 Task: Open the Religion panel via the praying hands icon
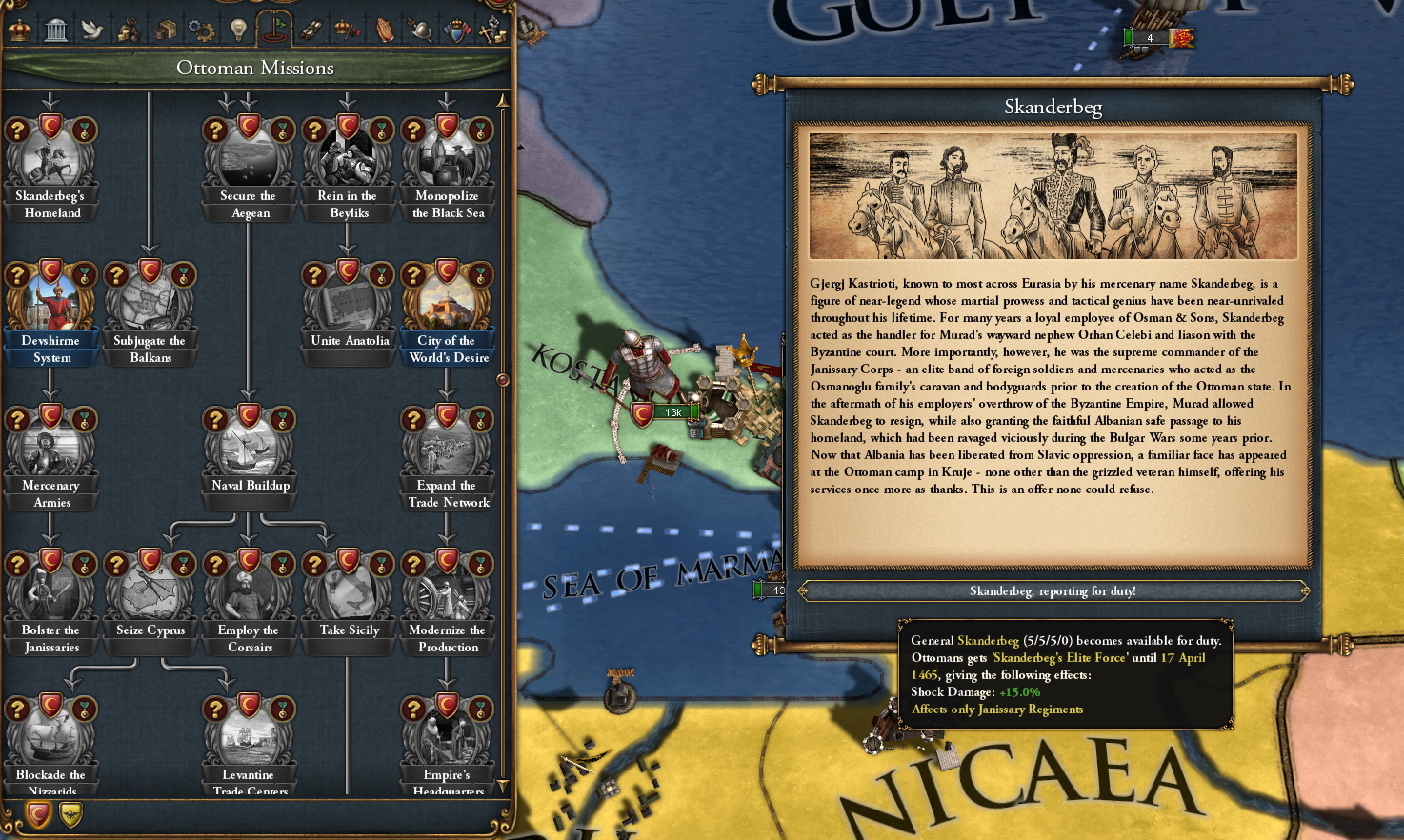tap(385, 29)
